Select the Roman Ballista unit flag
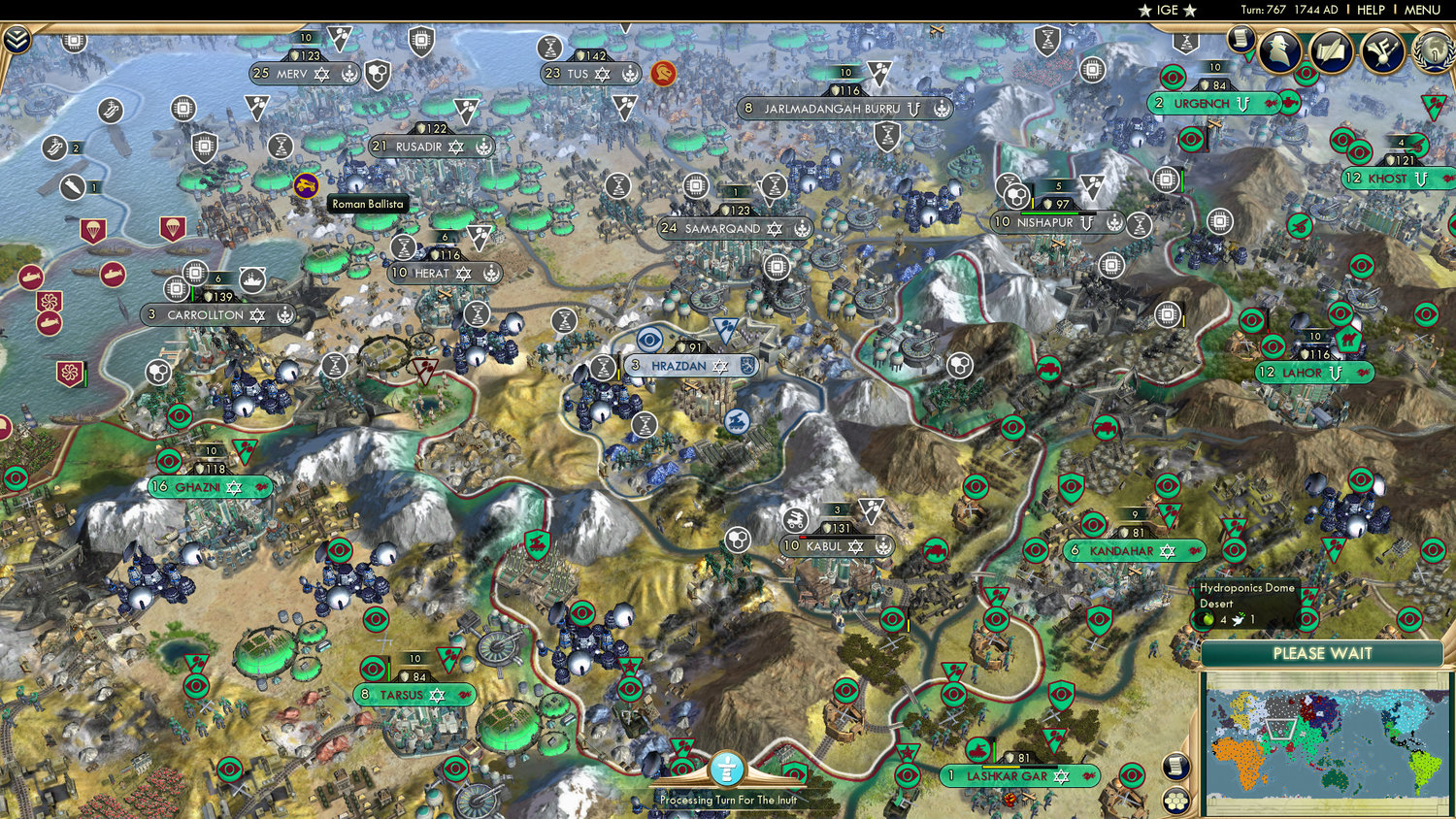 (x=304, y=182)
